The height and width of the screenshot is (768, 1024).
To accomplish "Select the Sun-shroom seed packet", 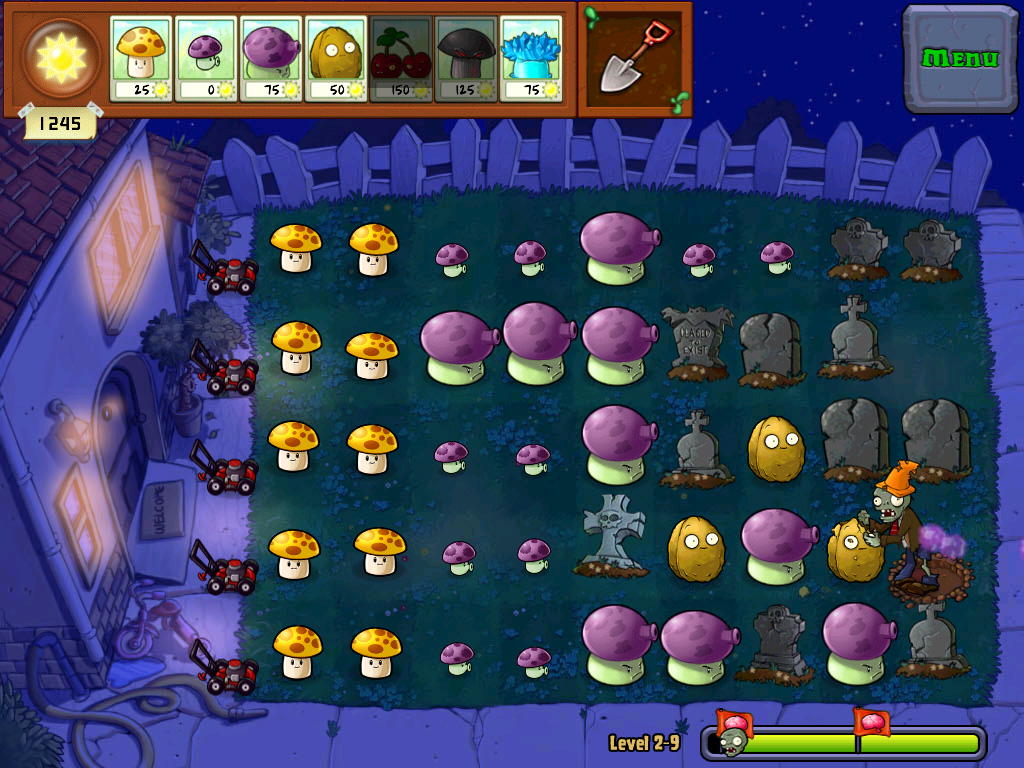I will click(x=141, y=58).
